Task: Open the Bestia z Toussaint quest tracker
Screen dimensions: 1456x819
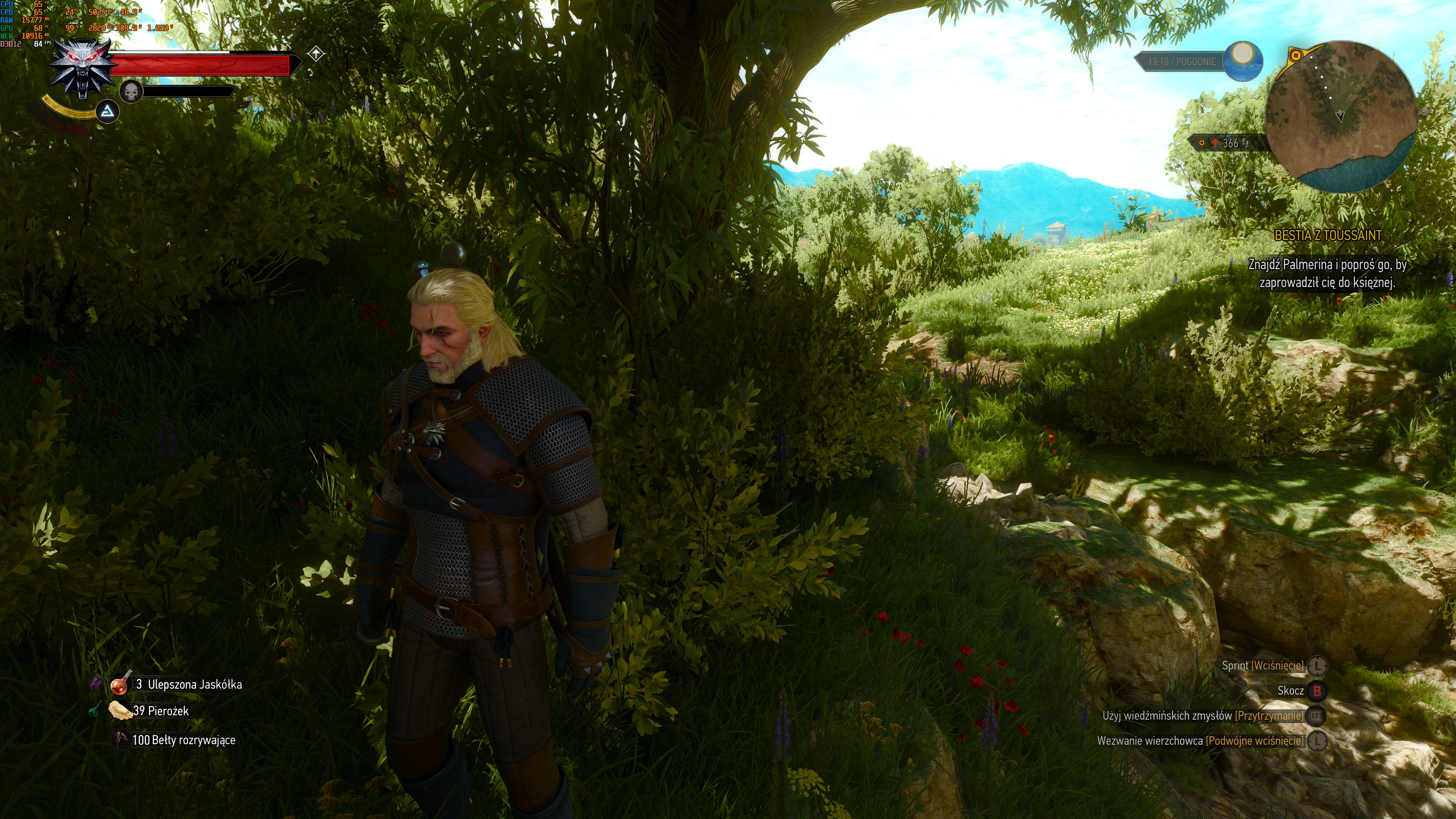Action: [x=1328, y=235]
